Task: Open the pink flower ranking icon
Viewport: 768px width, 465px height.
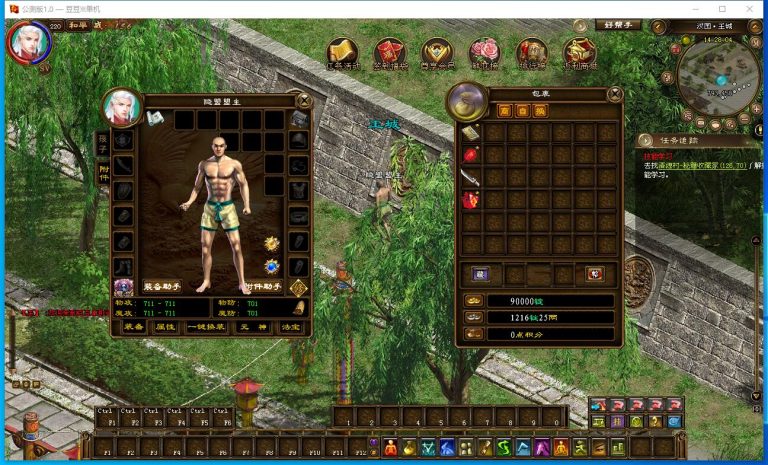Action: click(x=484, y=52)
